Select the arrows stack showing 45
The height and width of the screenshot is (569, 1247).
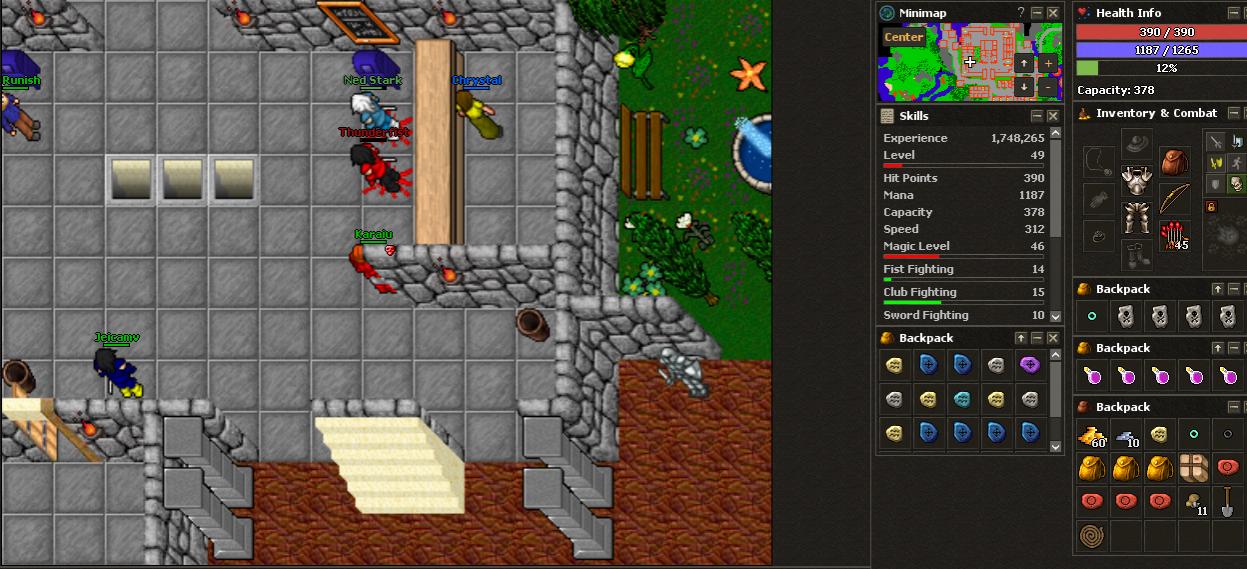coord(1174,236)
